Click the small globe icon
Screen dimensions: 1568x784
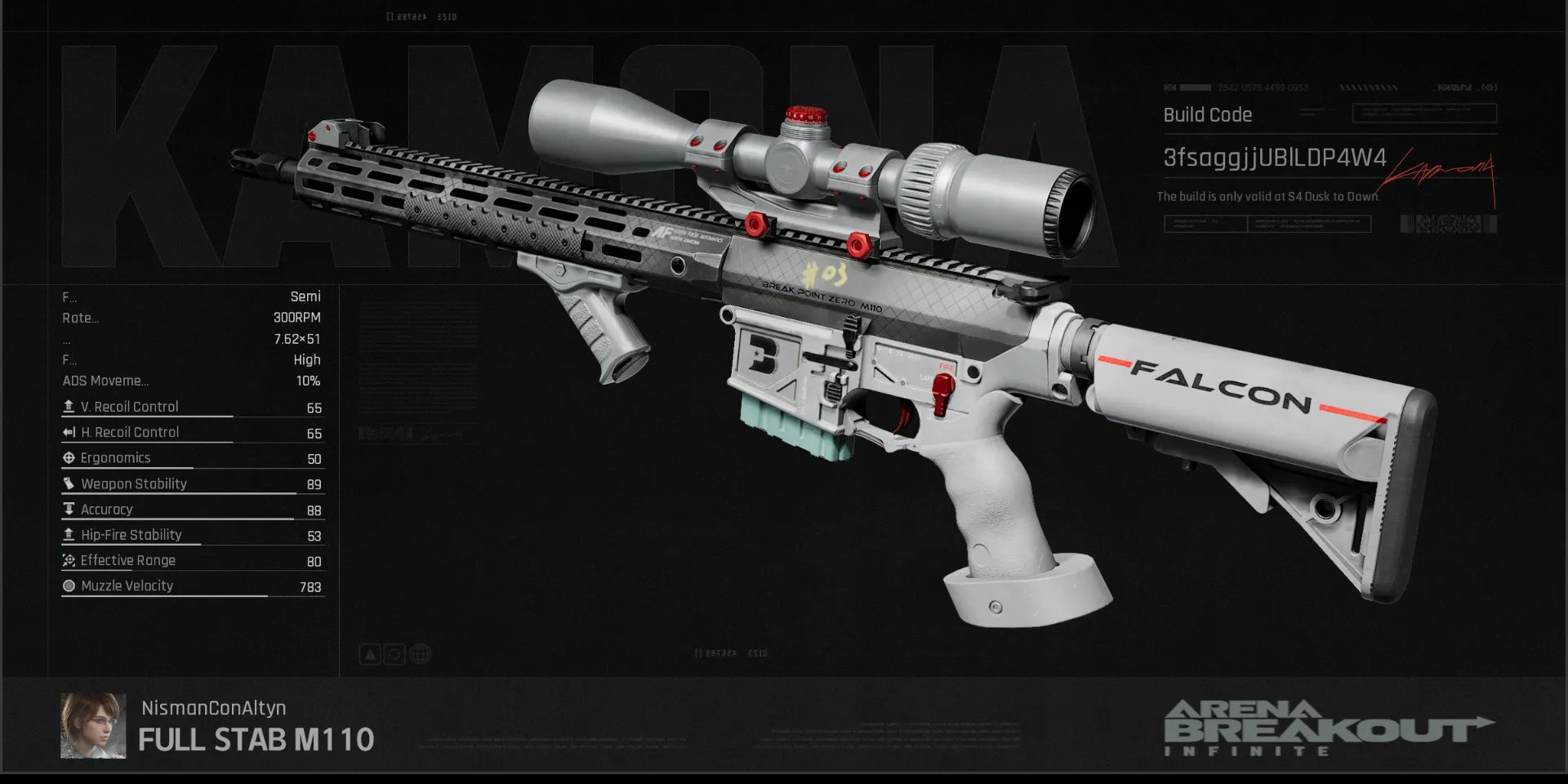pyautogui.click(x=420, y=654)
